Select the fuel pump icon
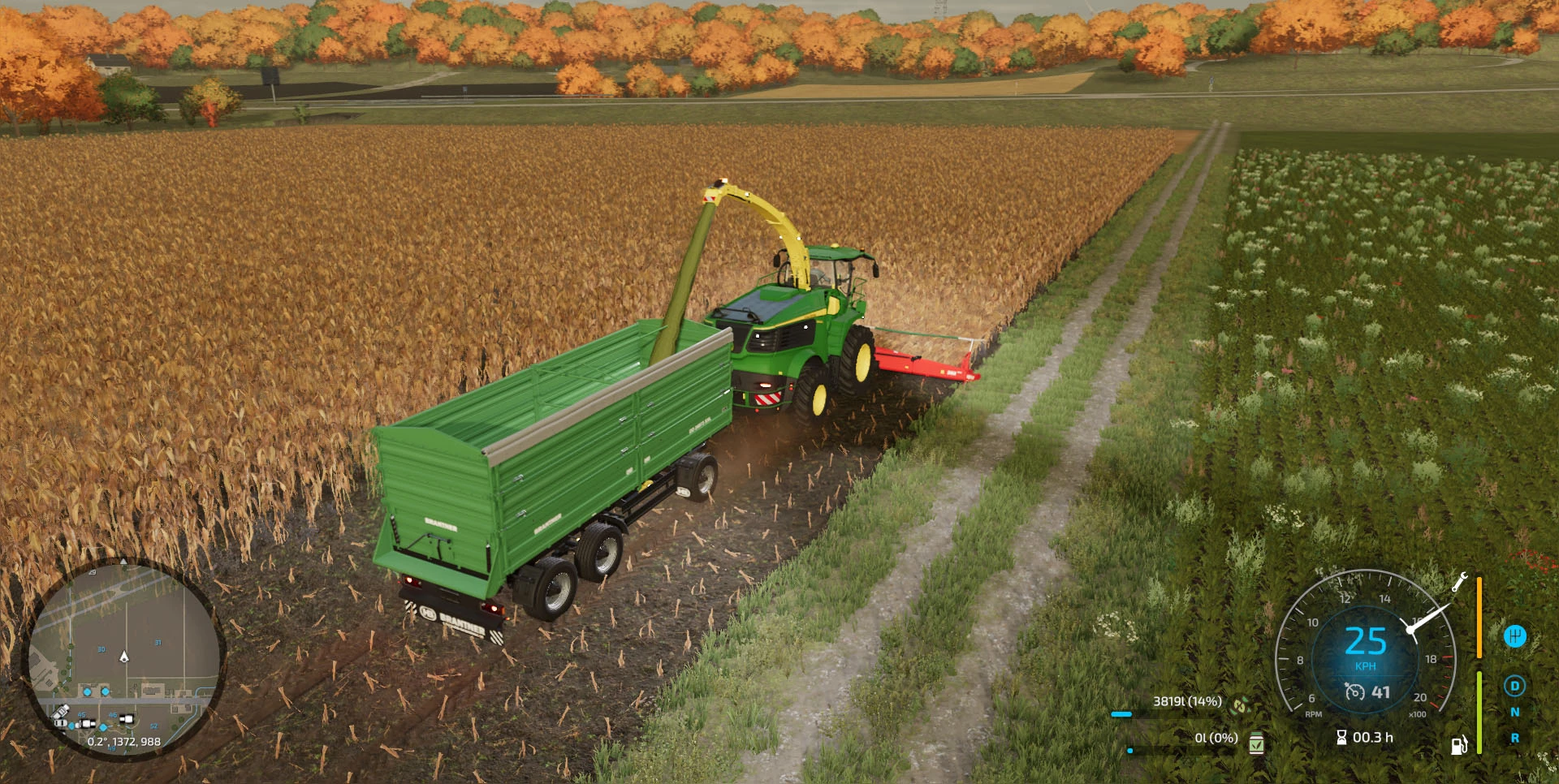This screenshot has width=1559, height=784. click(x=1458, y=743)
